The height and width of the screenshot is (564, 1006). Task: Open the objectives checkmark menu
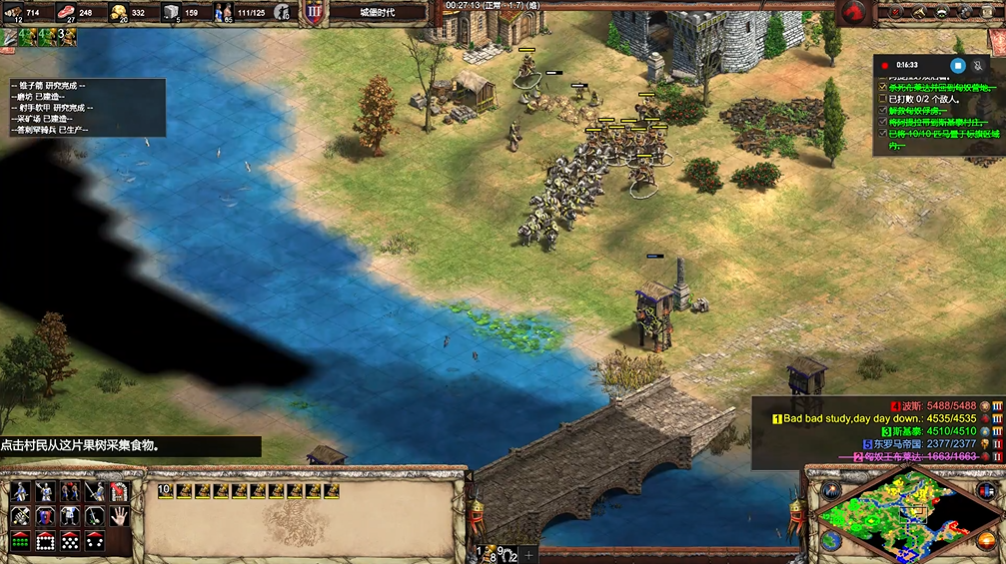click(x=895, y=12)
